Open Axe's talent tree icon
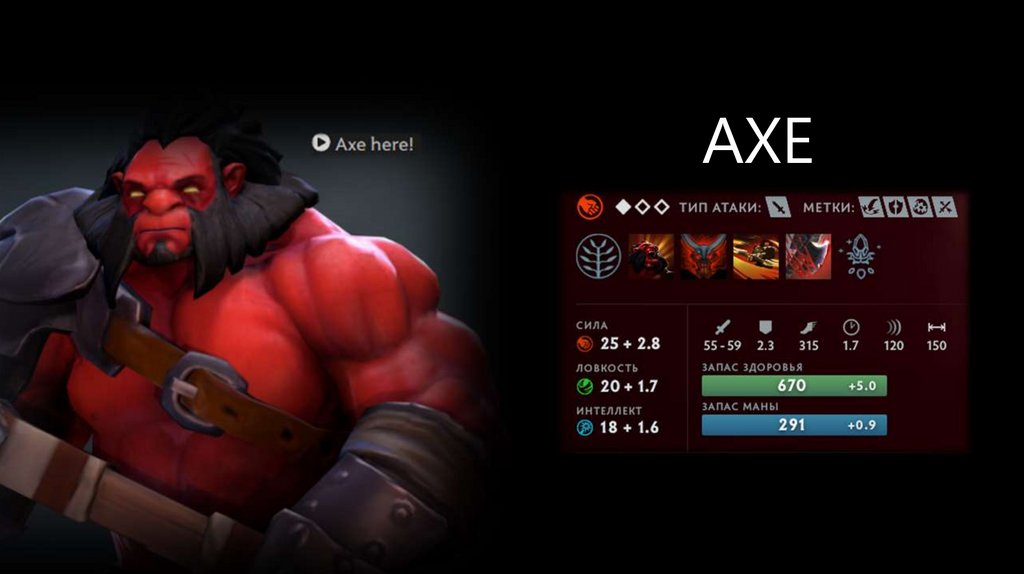This screenshot has width=1024, height=574. 598,256
